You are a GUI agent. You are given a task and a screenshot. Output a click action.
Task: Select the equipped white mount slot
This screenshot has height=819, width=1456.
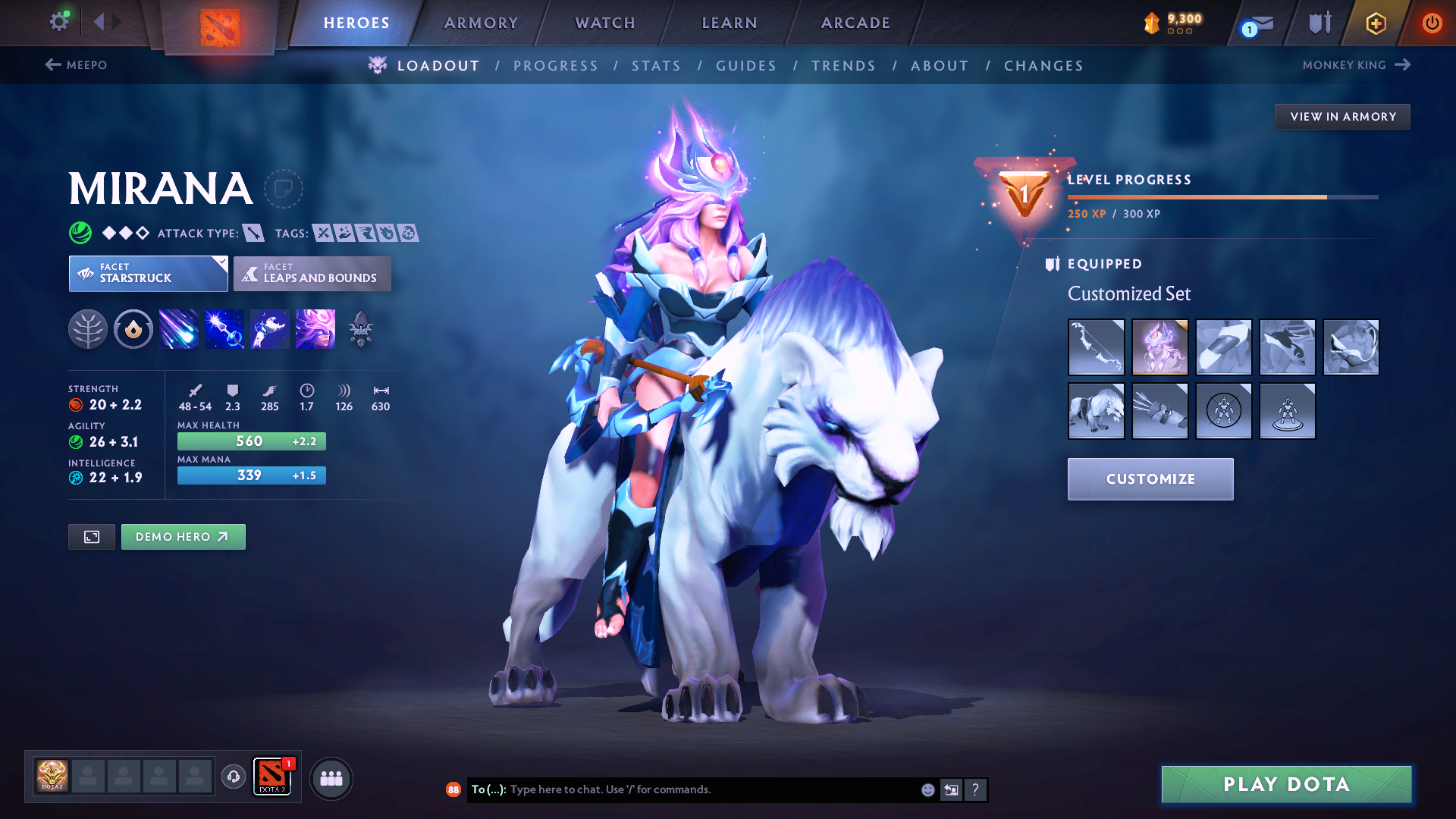click(x=1096, y=411)
